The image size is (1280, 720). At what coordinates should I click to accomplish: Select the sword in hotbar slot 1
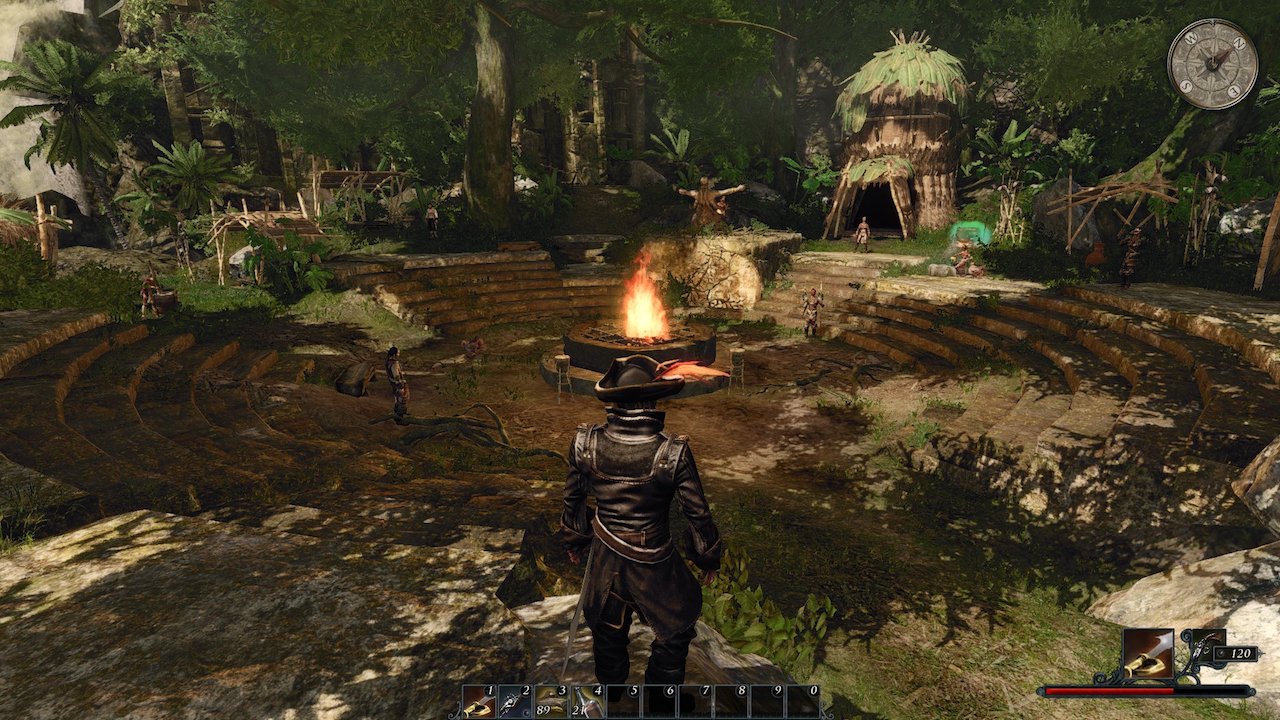479,702
